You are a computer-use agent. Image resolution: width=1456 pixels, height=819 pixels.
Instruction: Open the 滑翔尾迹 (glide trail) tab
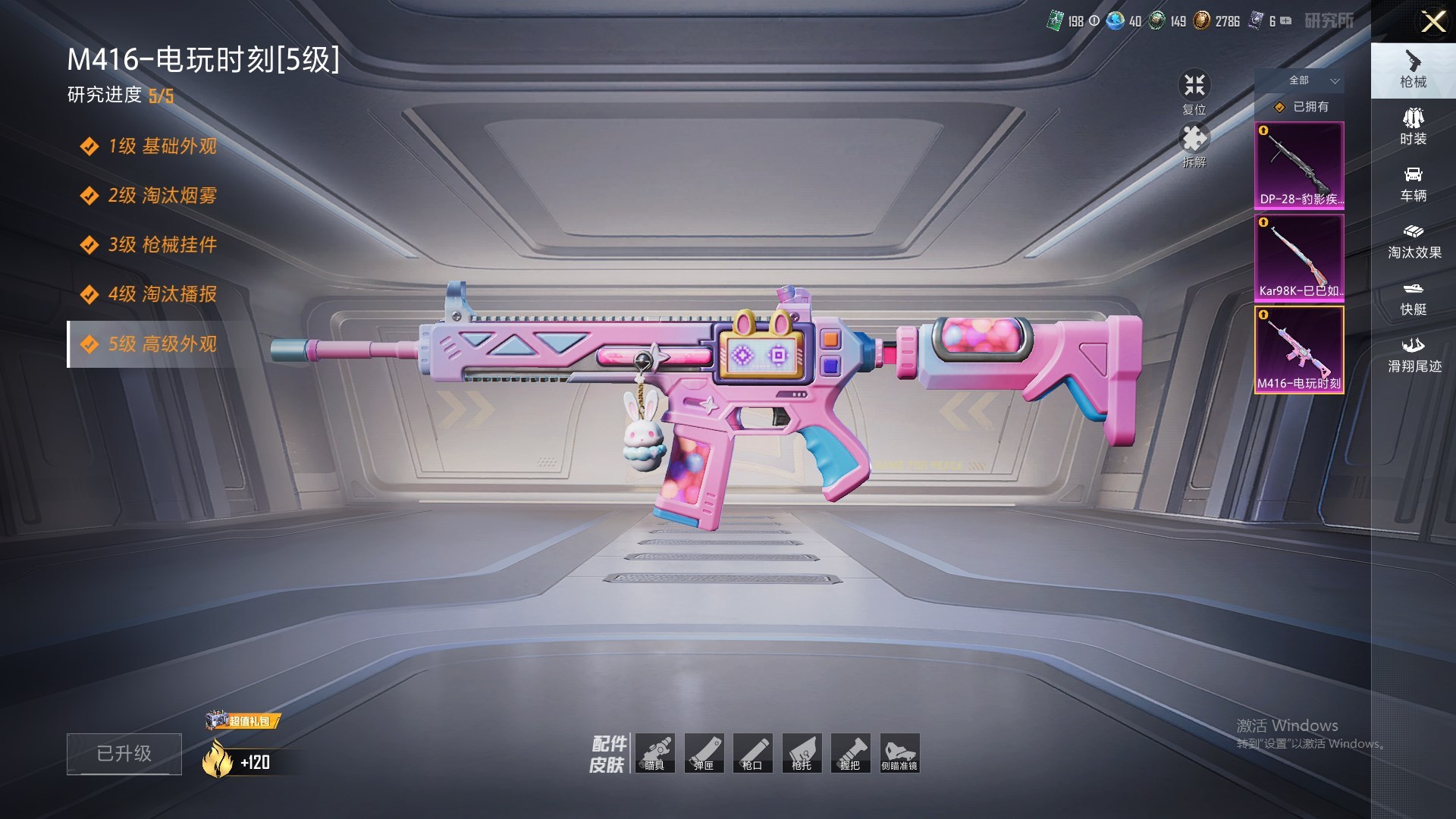(x=1414, y=355)
